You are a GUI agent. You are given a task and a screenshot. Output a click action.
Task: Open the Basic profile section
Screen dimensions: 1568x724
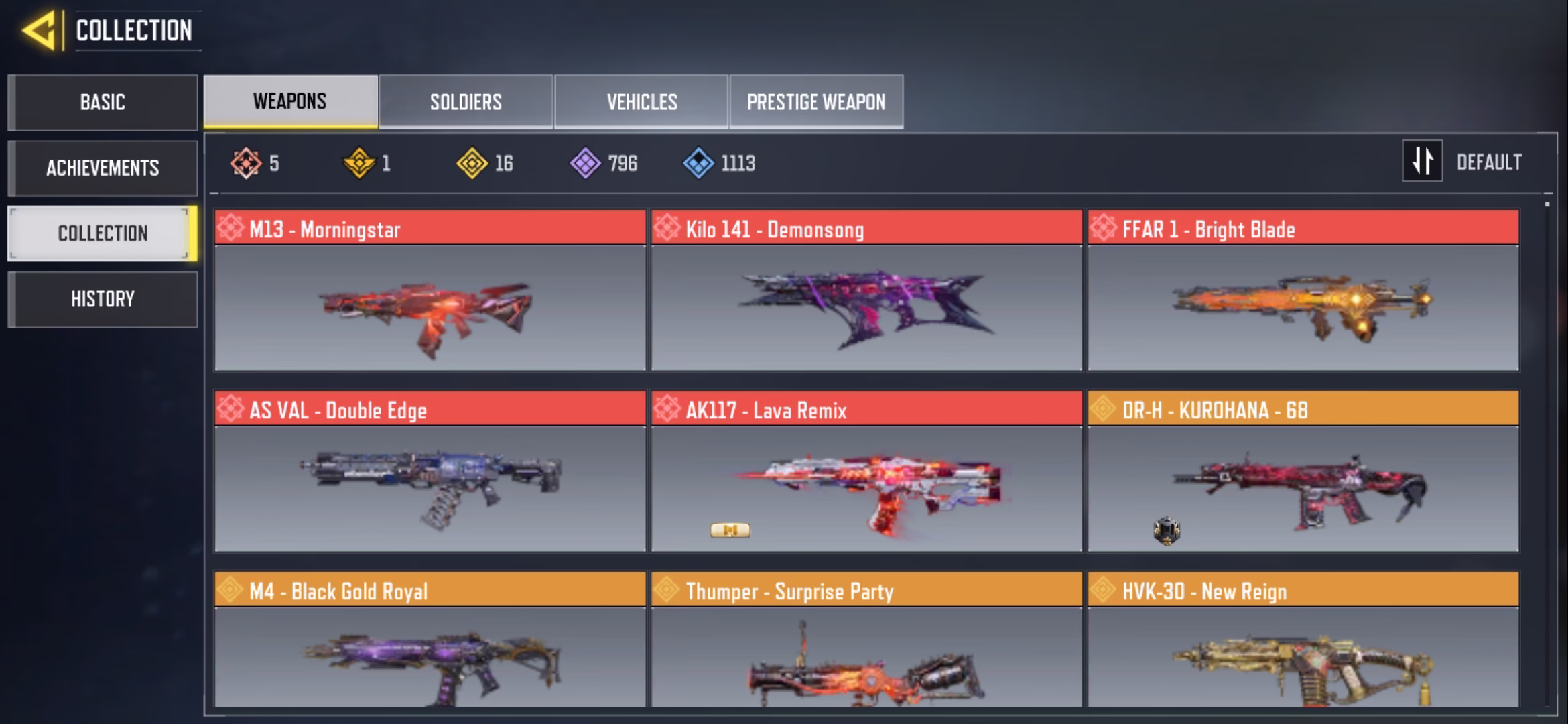pos(103,102)
